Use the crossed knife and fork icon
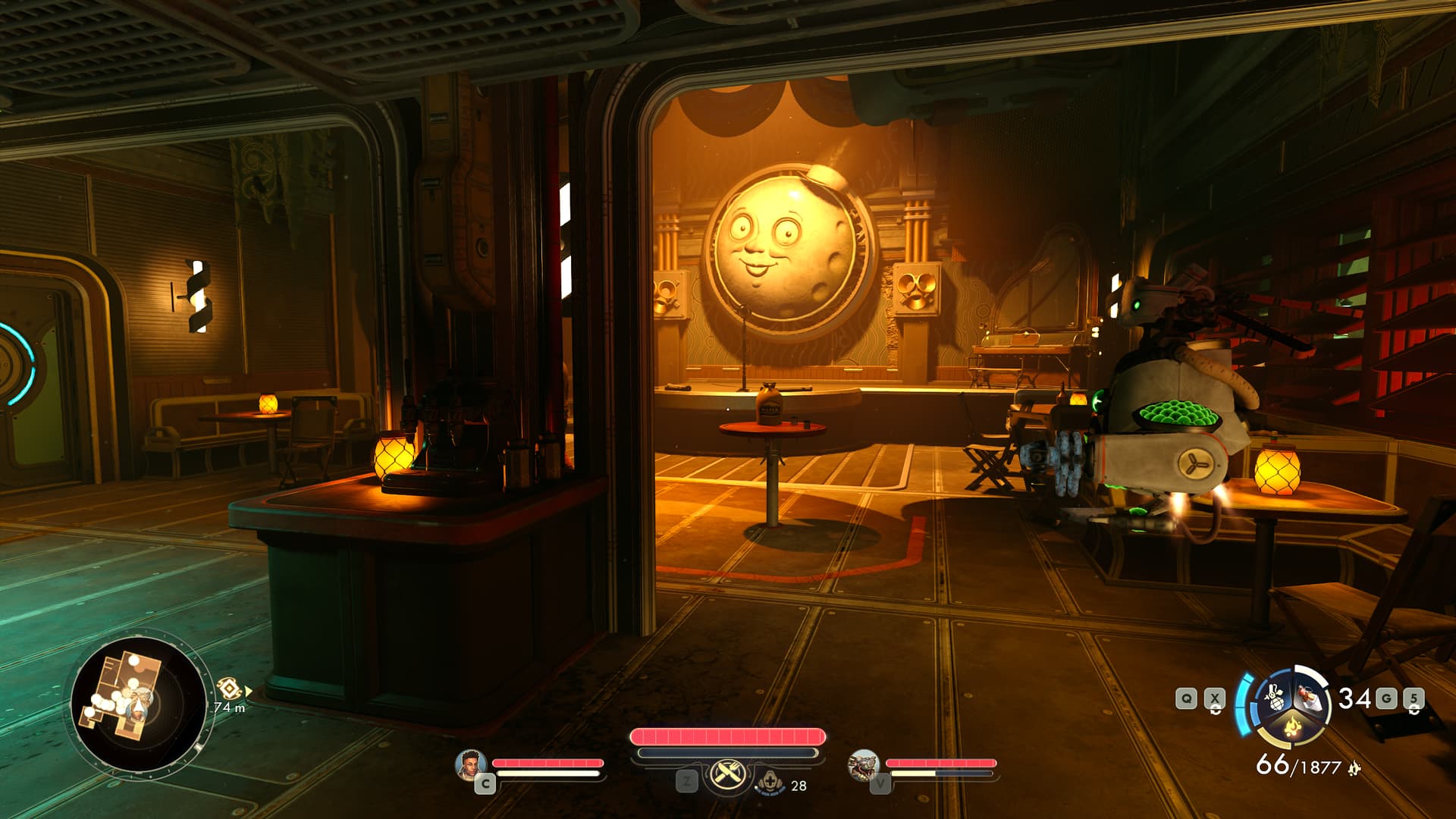The width and height of the screenshot is (1456, 819). point(727,775)
